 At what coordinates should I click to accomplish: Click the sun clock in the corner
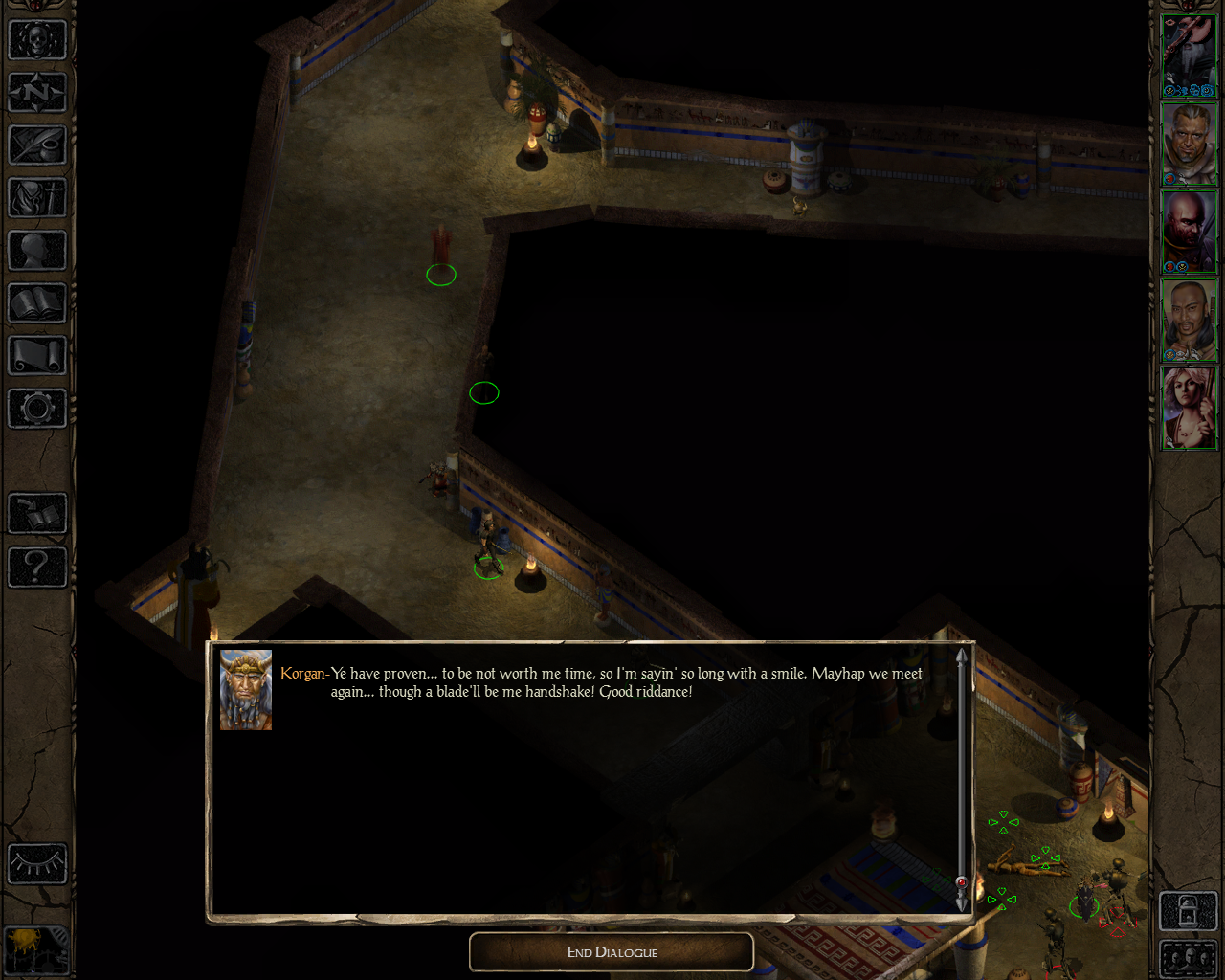[x=35, y=949]
